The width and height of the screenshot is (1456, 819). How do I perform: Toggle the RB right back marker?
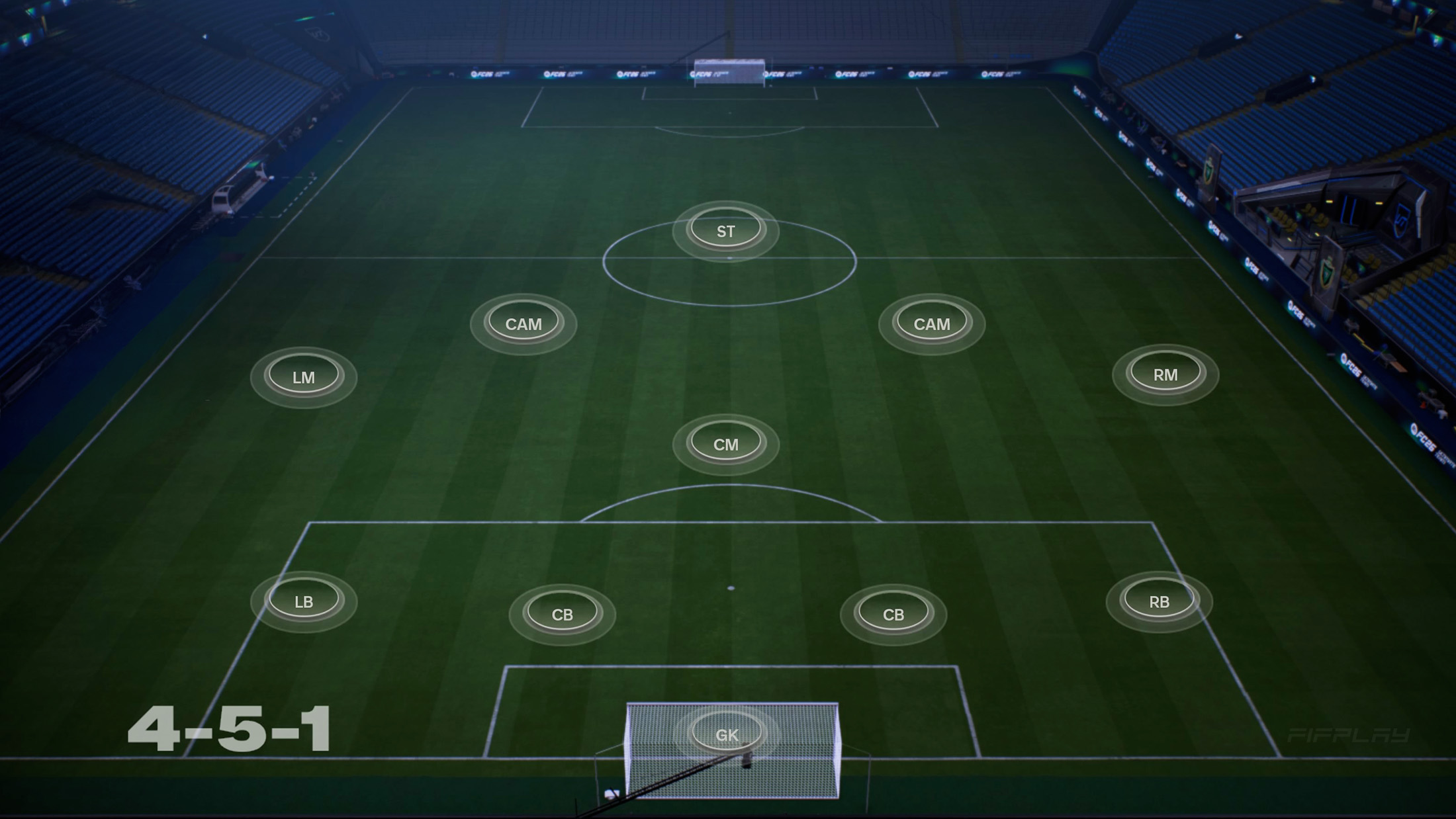(x=1159, y=601)
